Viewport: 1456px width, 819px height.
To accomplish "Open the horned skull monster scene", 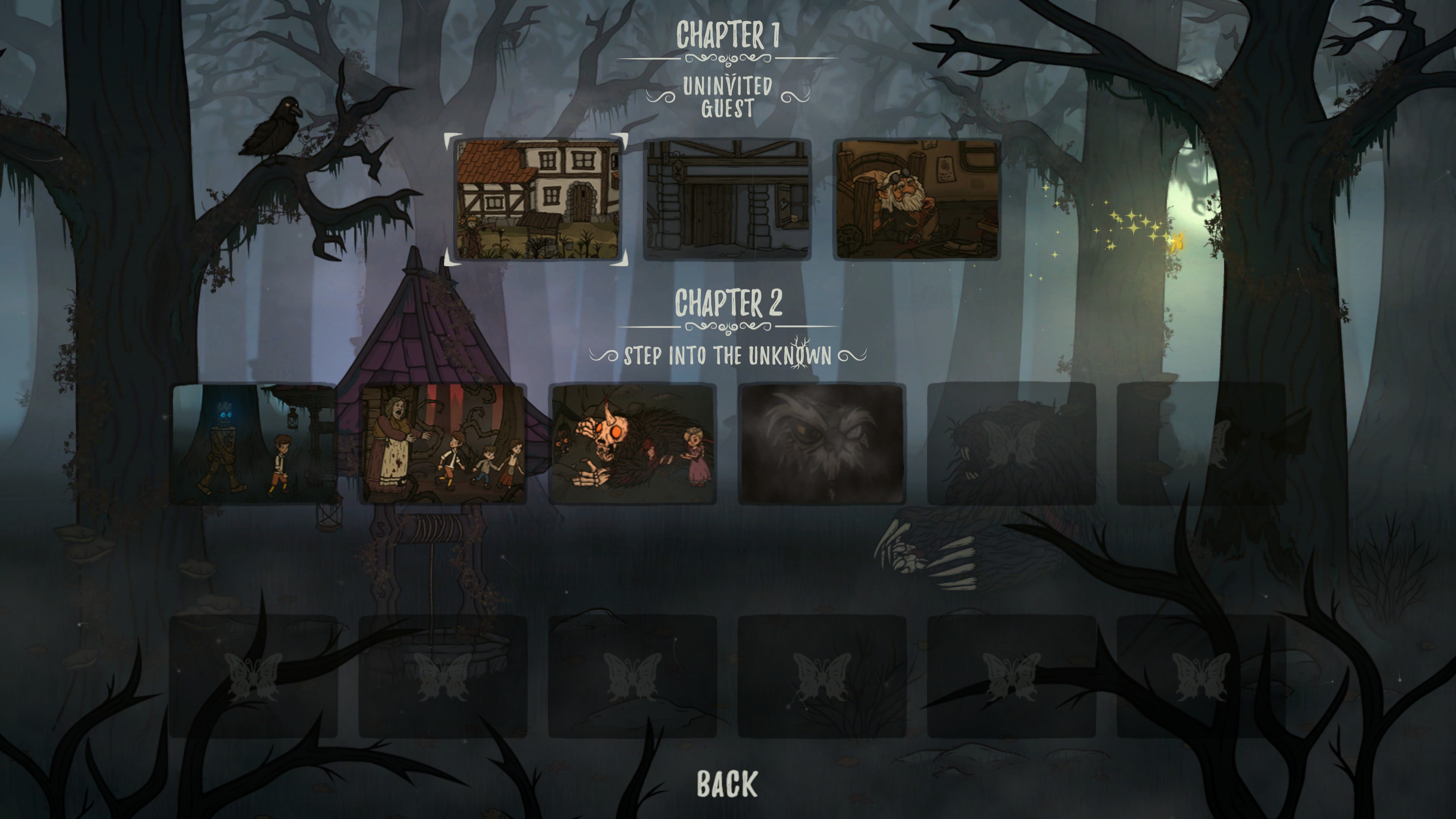I will tap(632, 444).
